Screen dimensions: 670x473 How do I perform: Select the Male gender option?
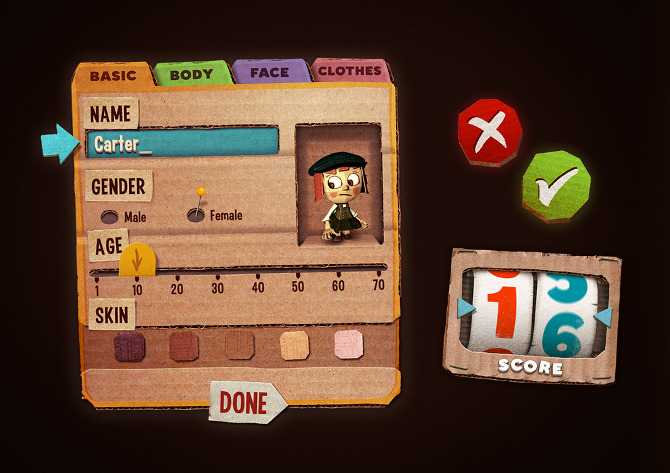pos(108,217)
